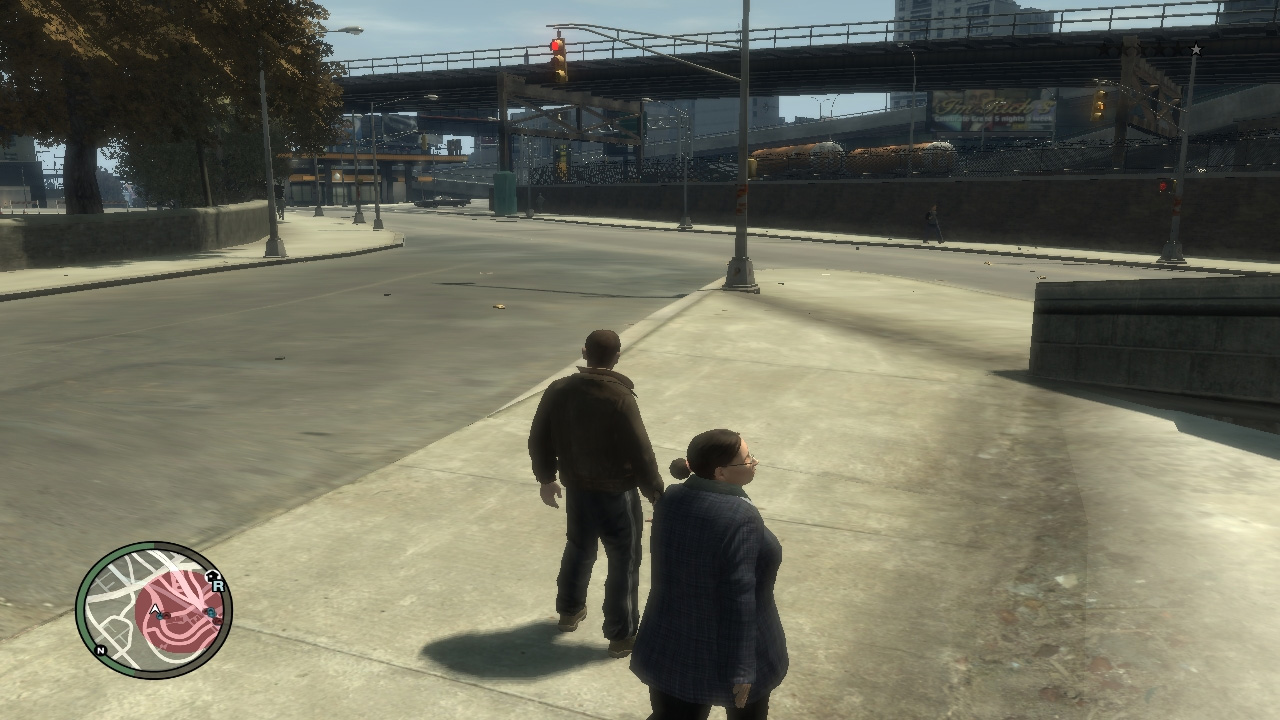
Task: Click the white player arrow on the minimap
Action: point(155,608)
